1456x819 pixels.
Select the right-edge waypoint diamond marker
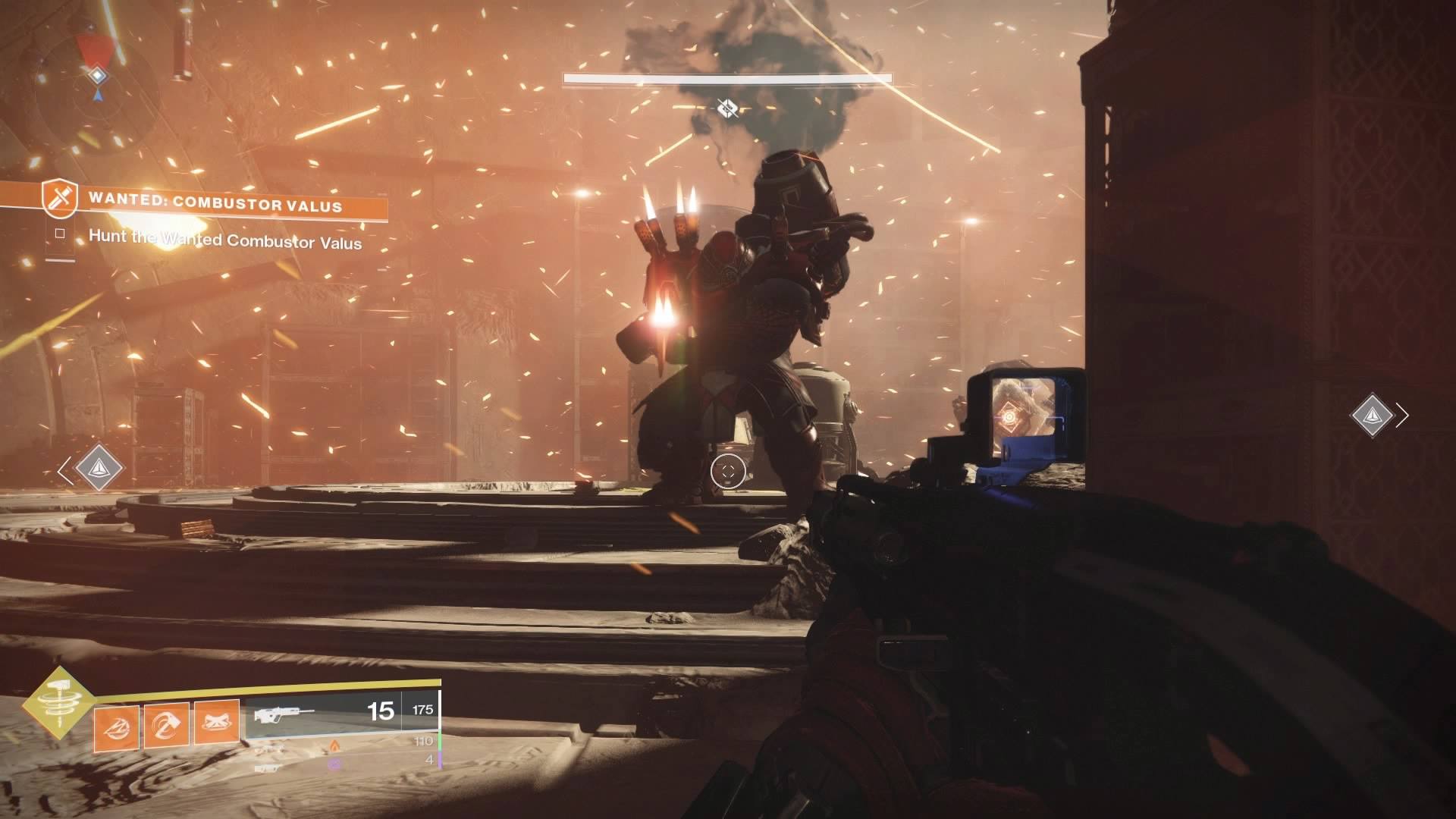point(1372,415)
